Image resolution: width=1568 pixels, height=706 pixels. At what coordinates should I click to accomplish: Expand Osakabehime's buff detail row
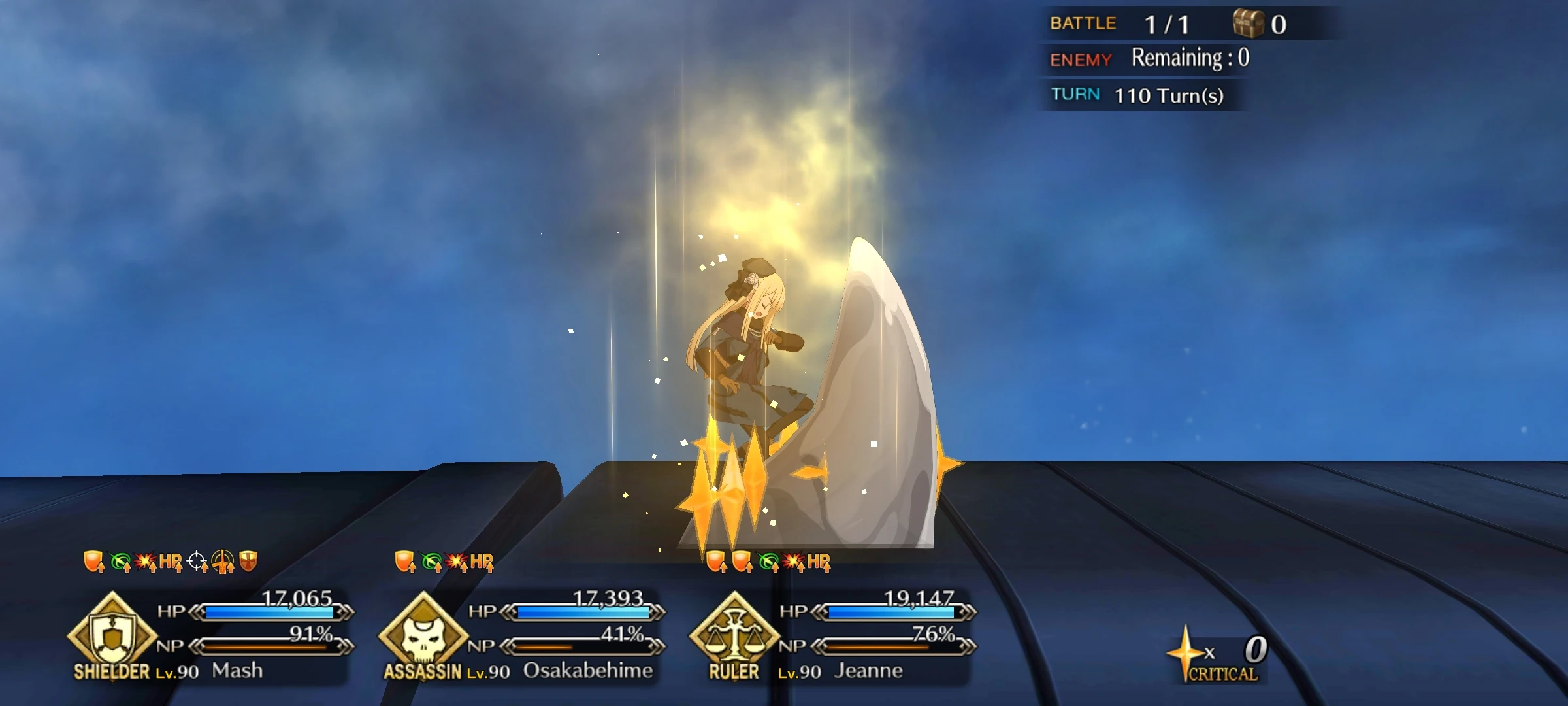click(x=444, y=561)
